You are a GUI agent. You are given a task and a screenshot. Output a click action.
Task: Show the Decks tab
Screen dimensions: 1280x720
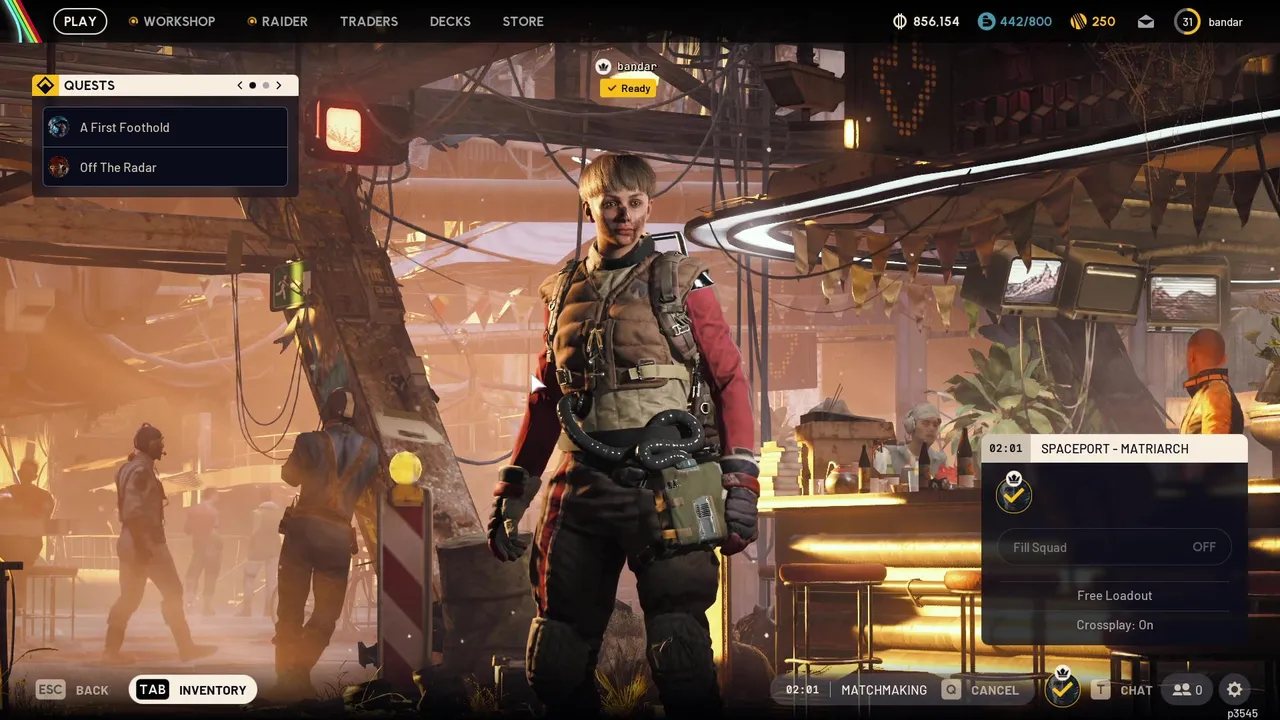450,21
